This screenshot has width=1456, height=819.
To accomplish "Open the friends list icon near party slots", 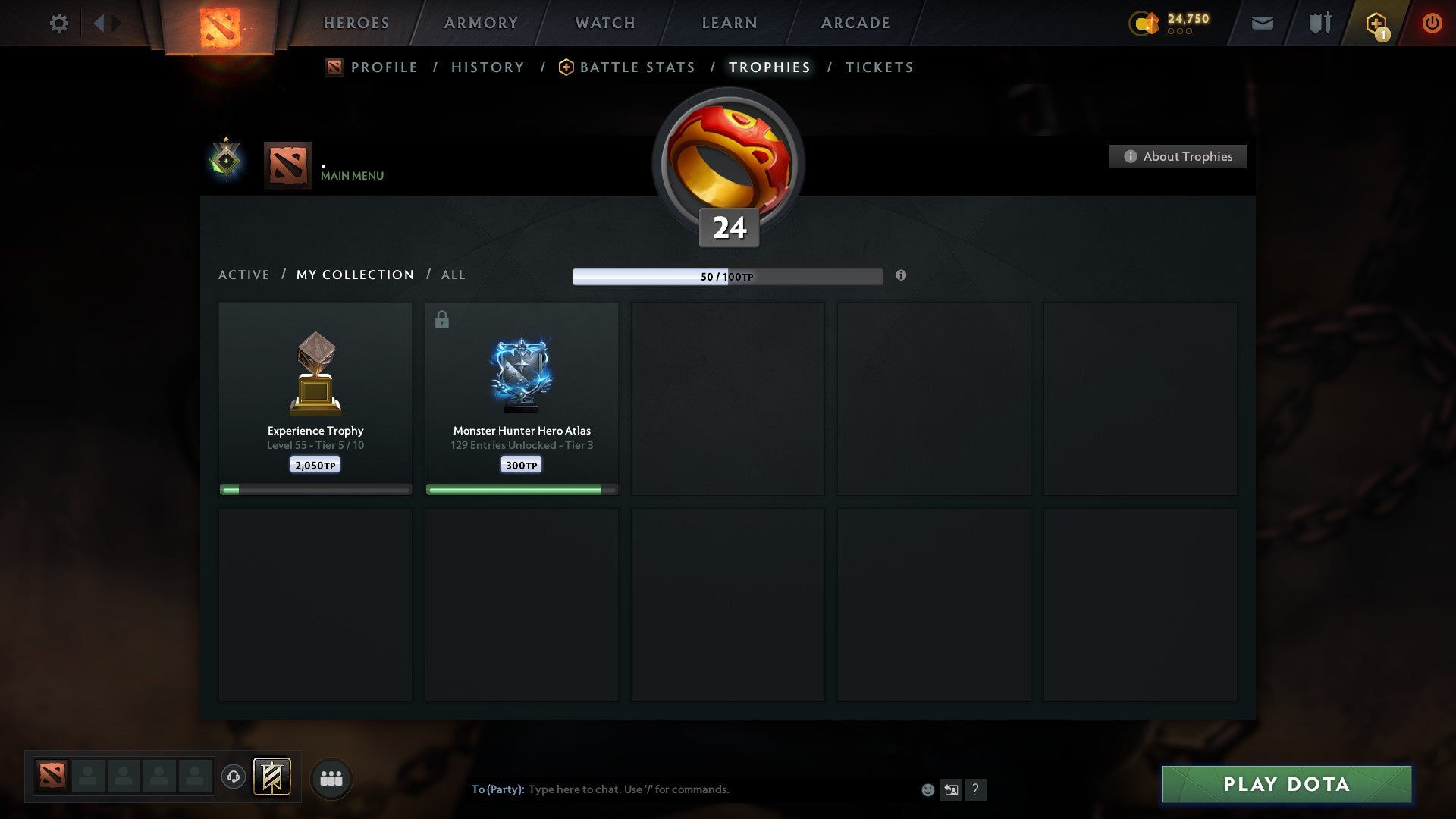I will coord(331,777).
